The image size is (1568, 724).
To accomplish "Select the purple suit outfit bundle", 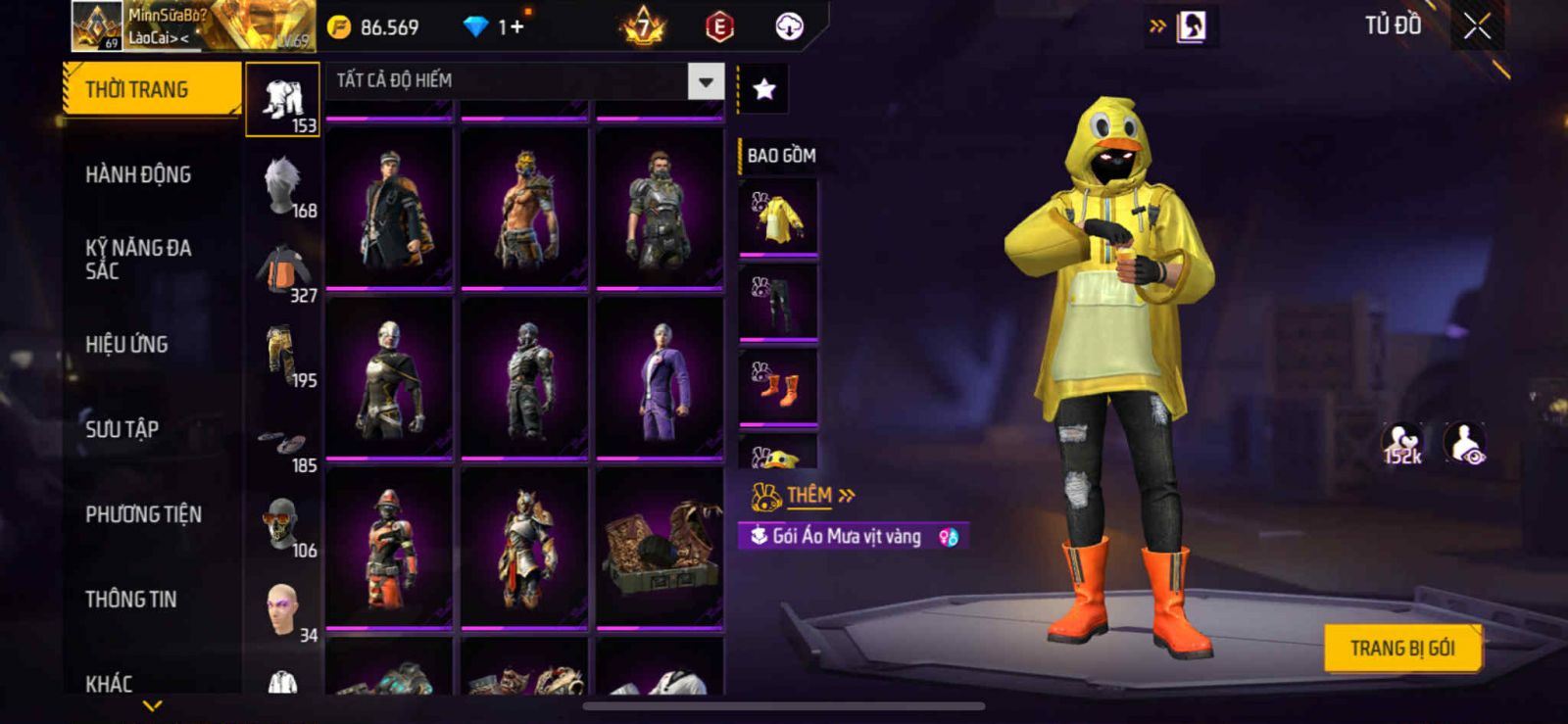I will point(660,379).
